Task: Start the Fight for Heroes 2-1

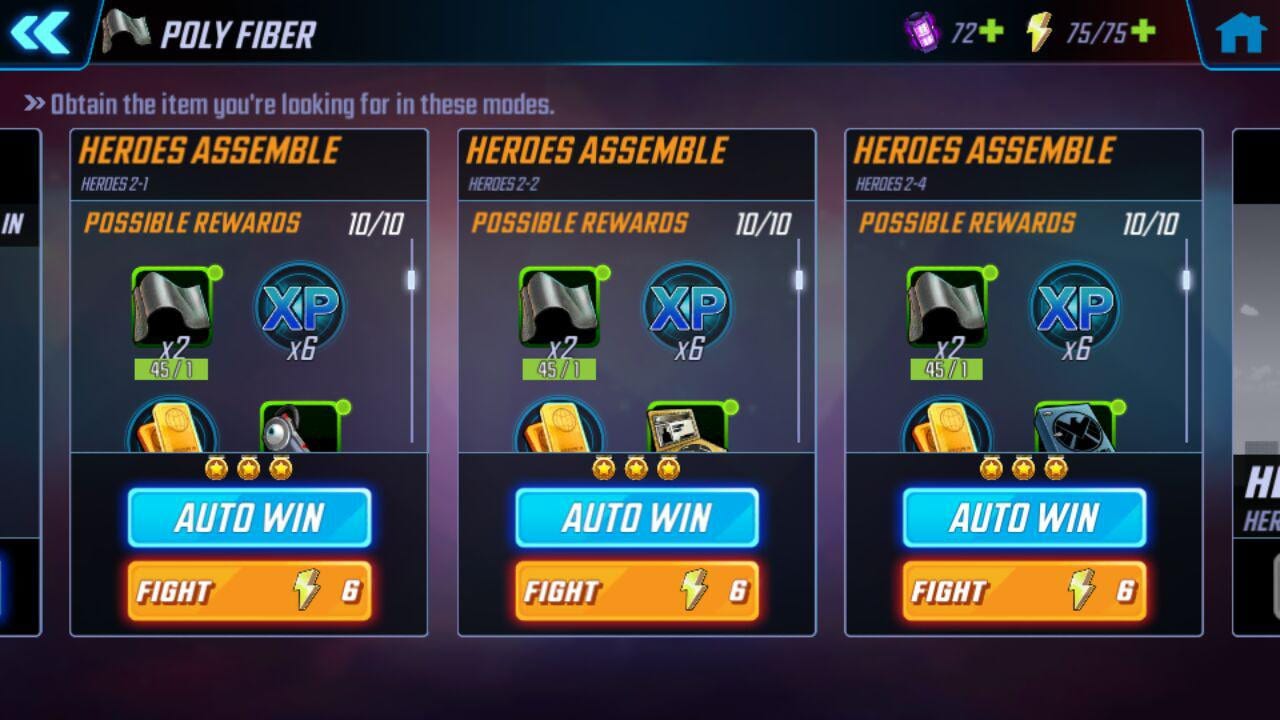Action: [x=249, y=591]
